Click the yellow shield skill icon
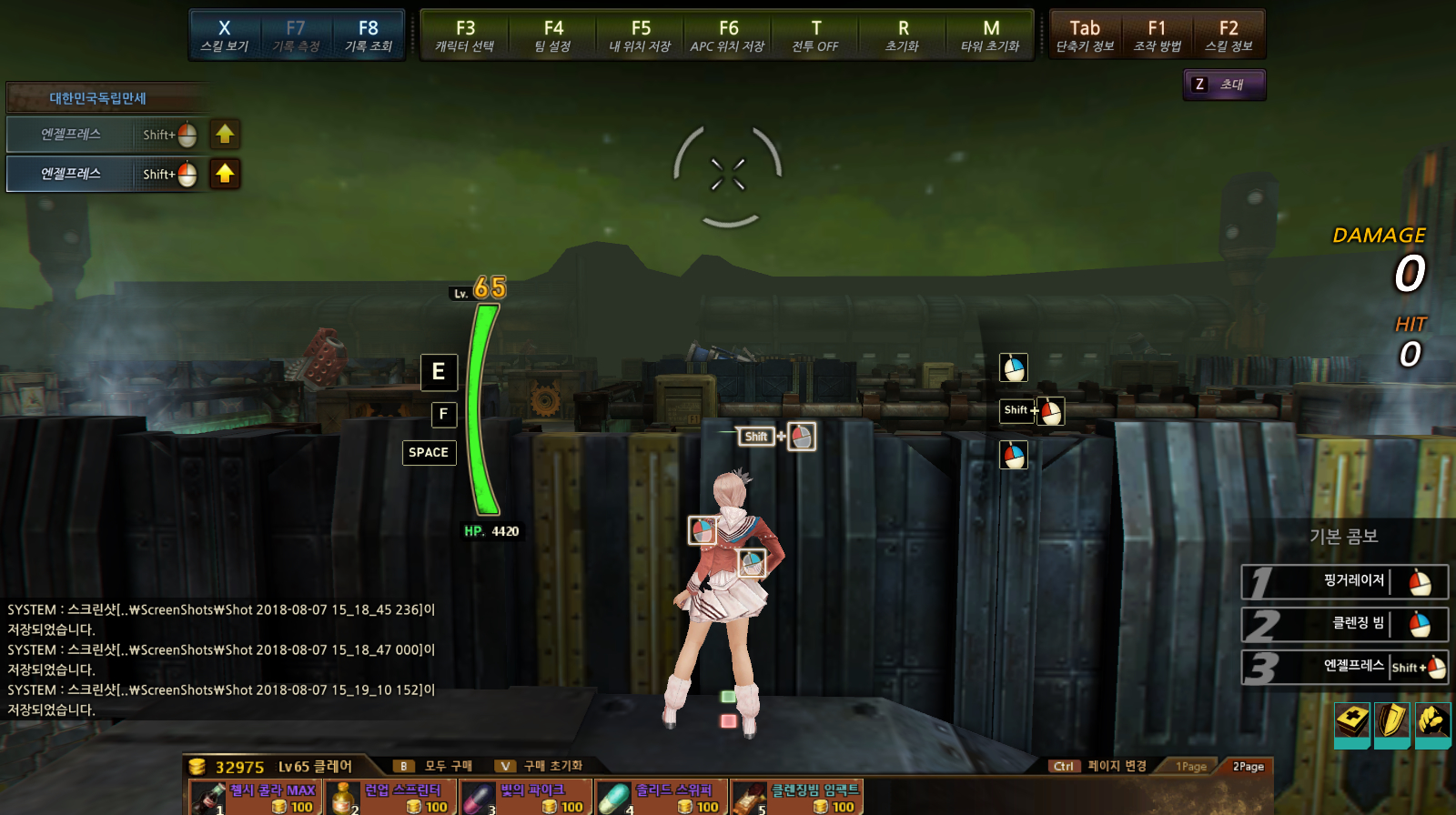This screenshot has height=815, width=1456. click(1391, 722)
